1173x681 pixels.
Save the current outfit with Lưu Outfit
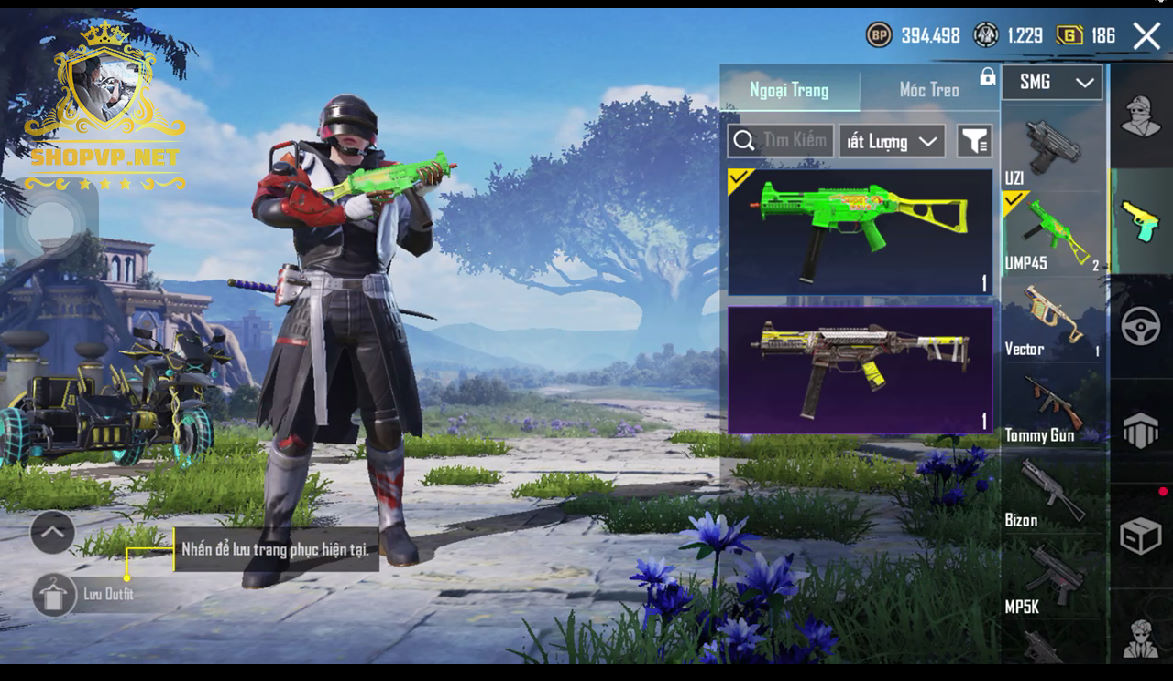pyautogui.click(x=53, y=595)
